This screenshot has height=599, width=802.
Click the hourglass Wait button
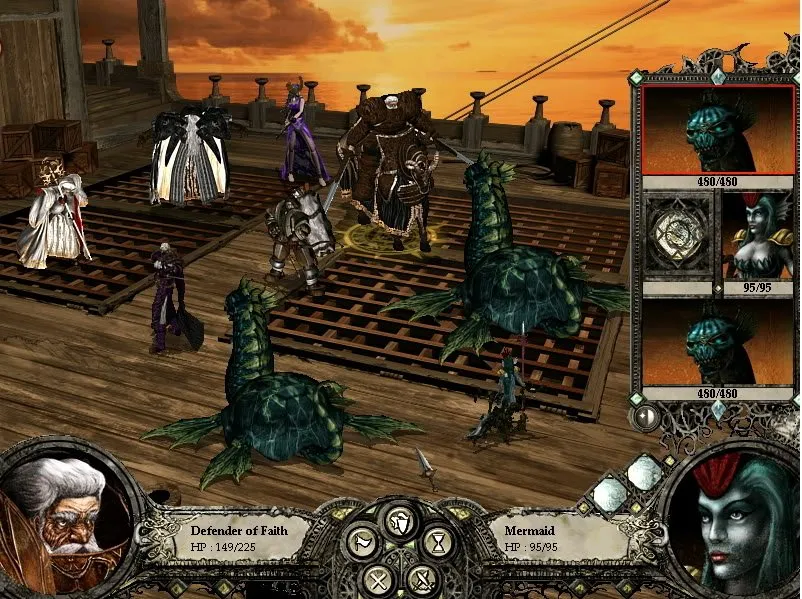(438, 543)
